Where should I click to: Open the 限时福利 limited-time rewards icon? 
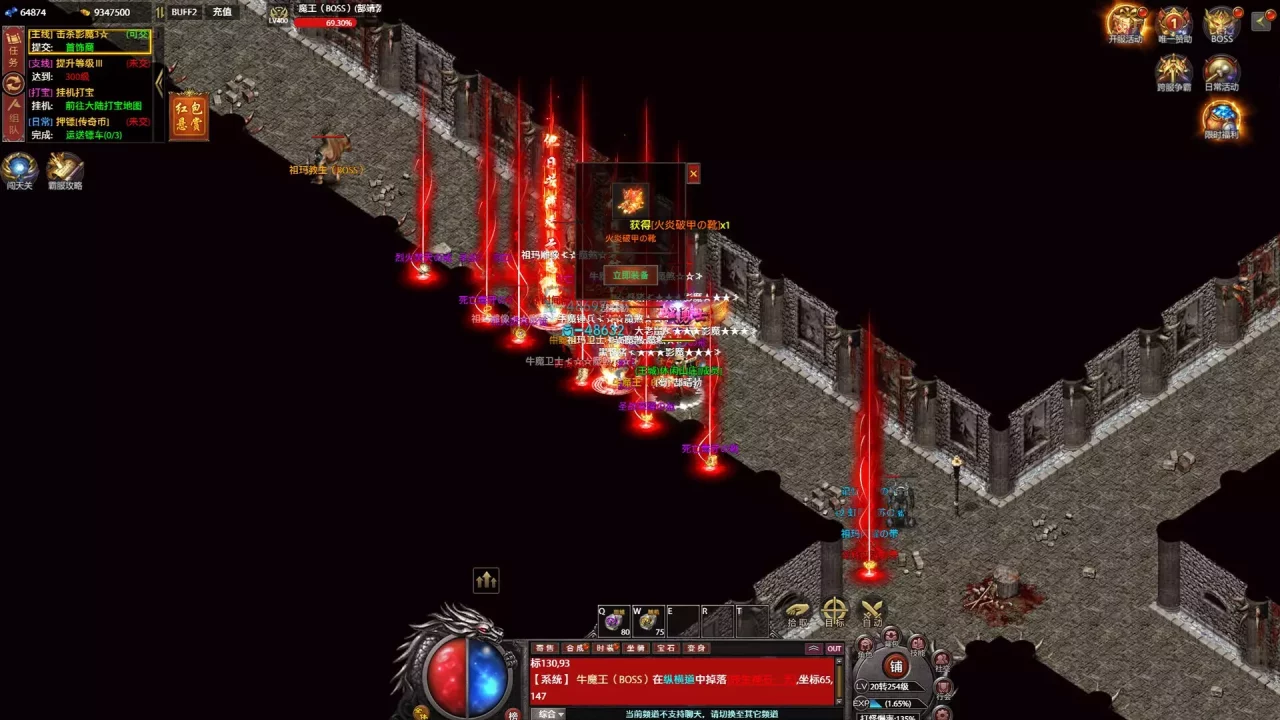click(x=1221, y=118)
